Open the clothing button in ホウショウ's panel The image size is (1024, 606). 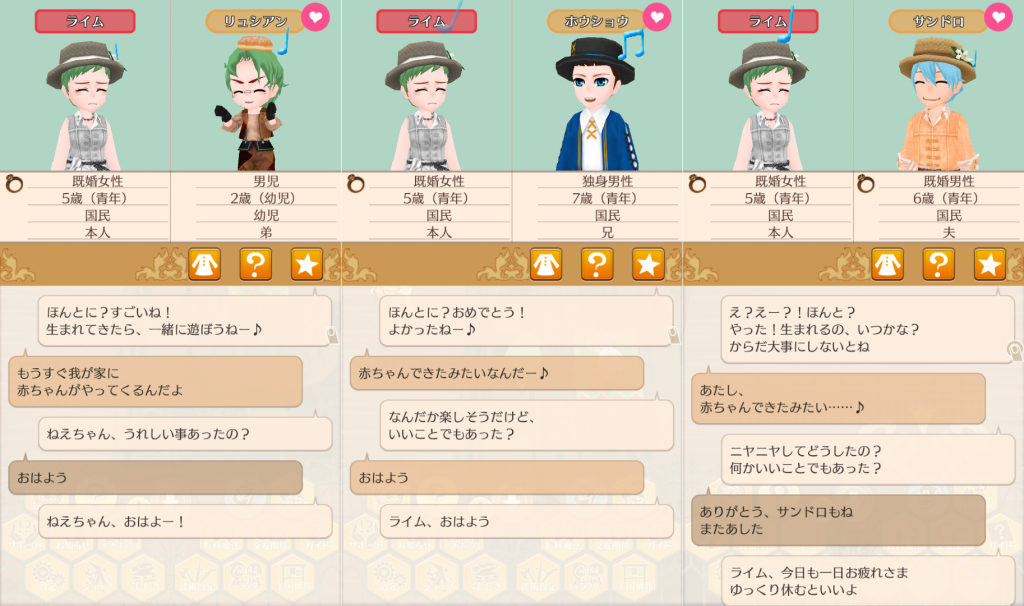coord(546,264)
